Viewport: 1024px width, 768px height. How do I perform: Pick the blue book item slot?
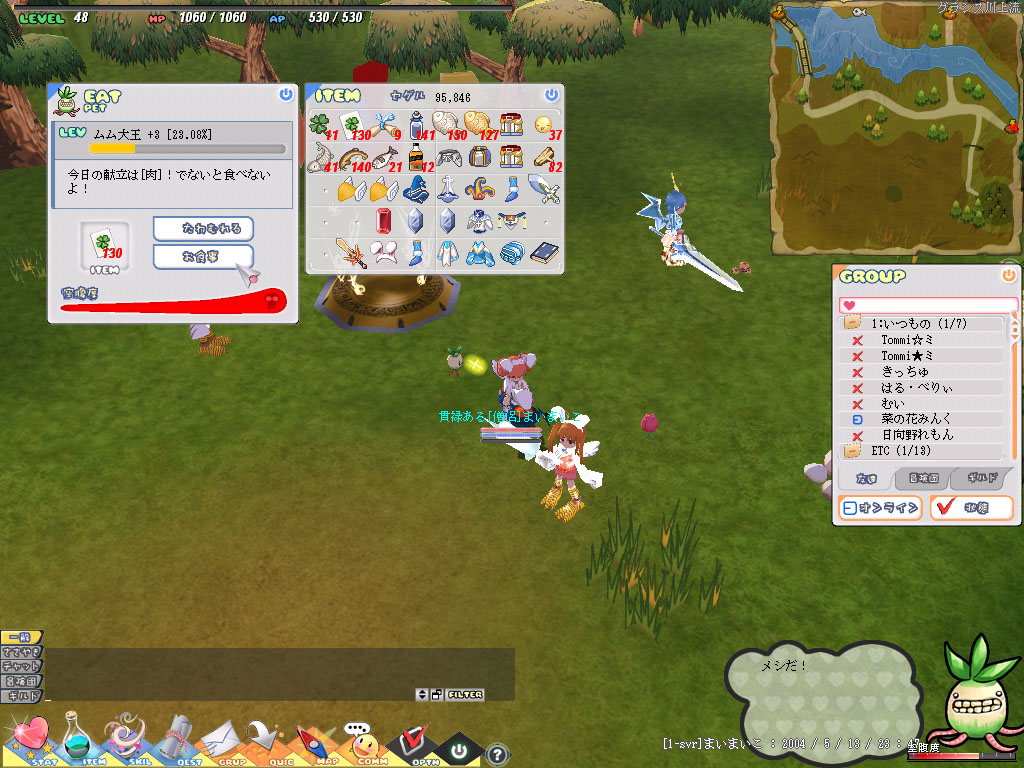[543, 253]
